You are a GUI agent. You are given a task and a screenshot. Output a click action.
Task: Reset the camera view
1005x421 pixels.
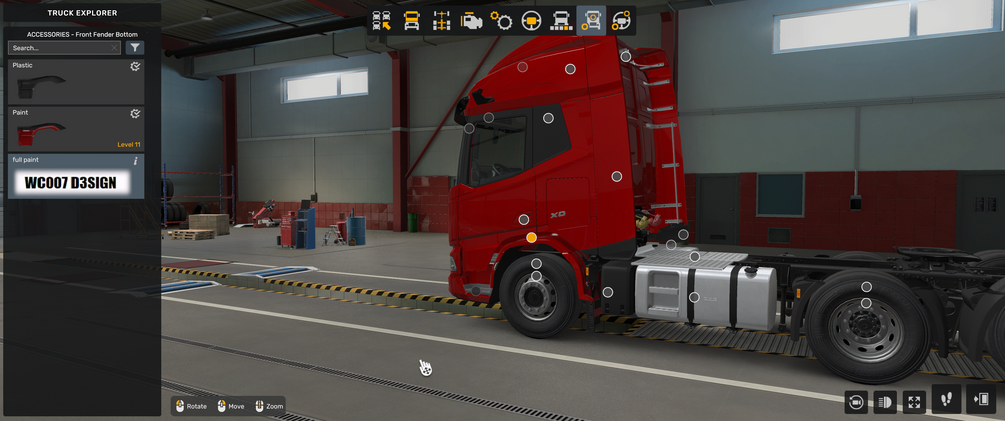(856, 401)
